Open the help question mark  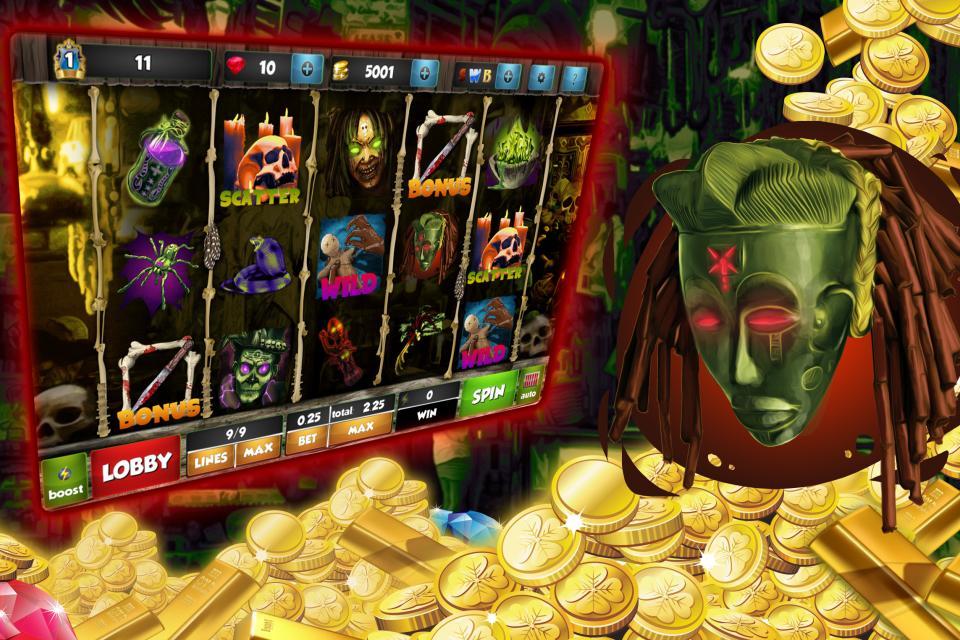click(574, 77)
